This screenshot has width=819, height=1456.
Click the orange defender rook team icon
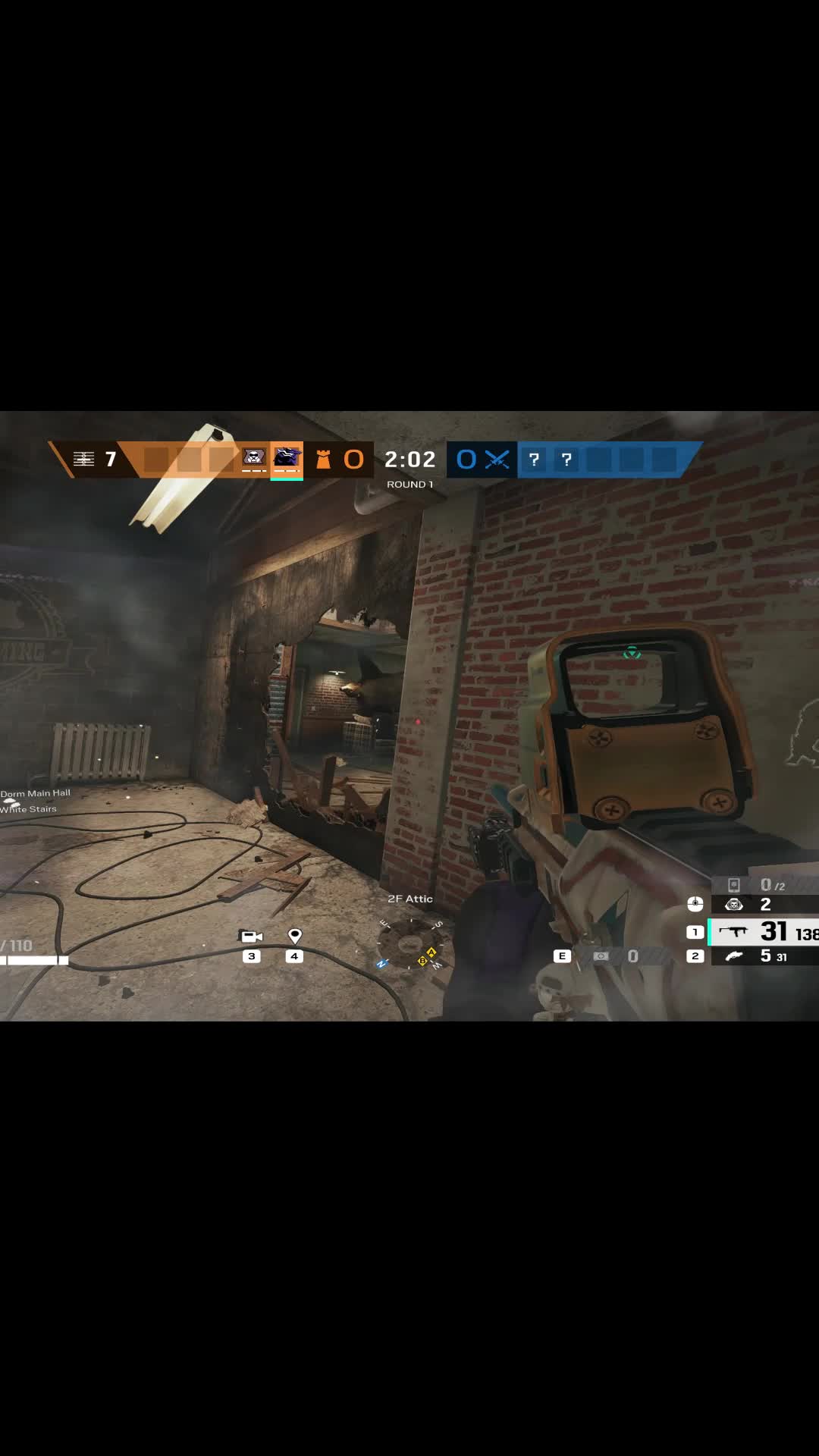(323, 460)
